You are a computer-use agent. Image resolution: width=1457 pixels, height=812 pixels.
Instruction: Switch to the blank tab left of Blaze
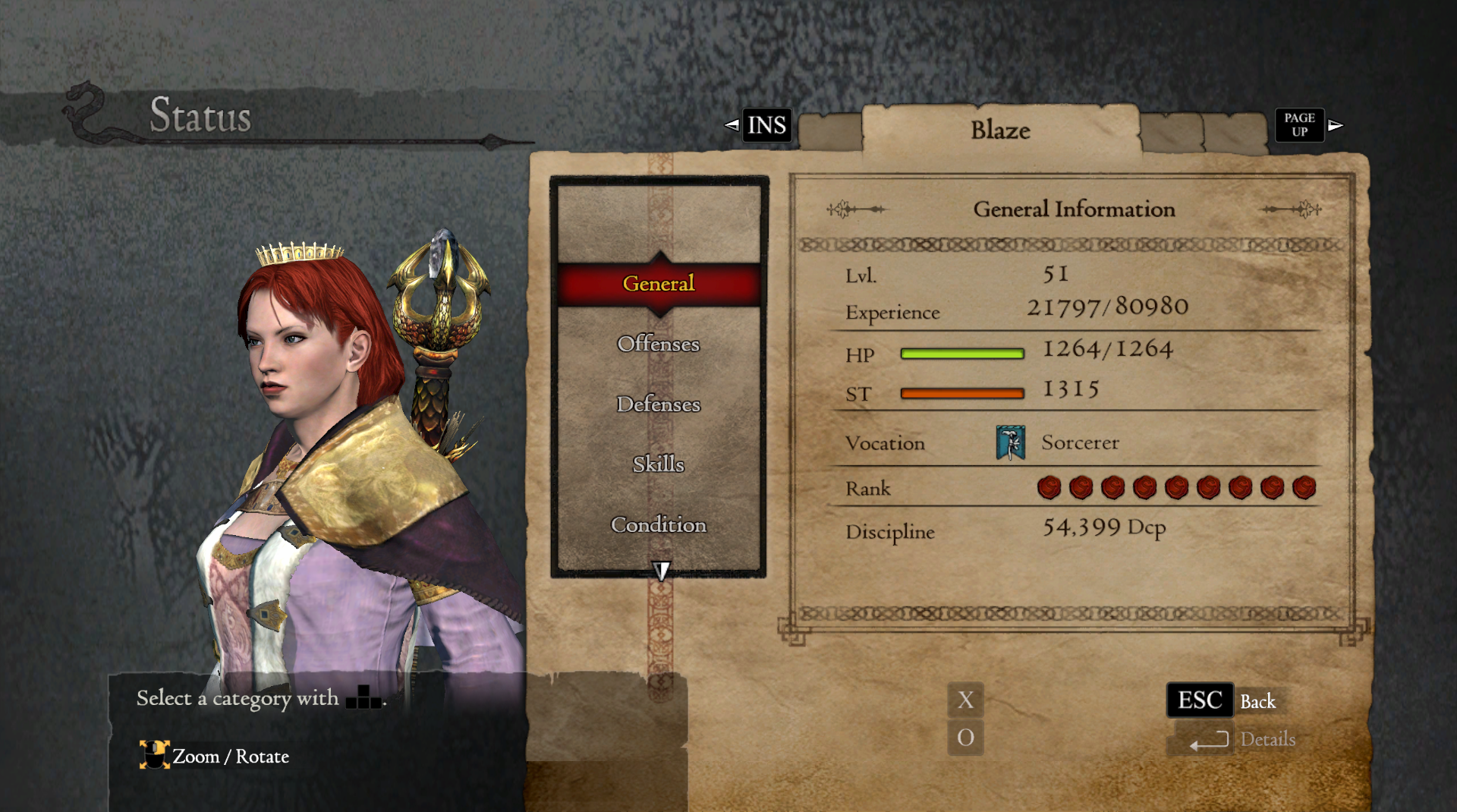pos(830,132)
